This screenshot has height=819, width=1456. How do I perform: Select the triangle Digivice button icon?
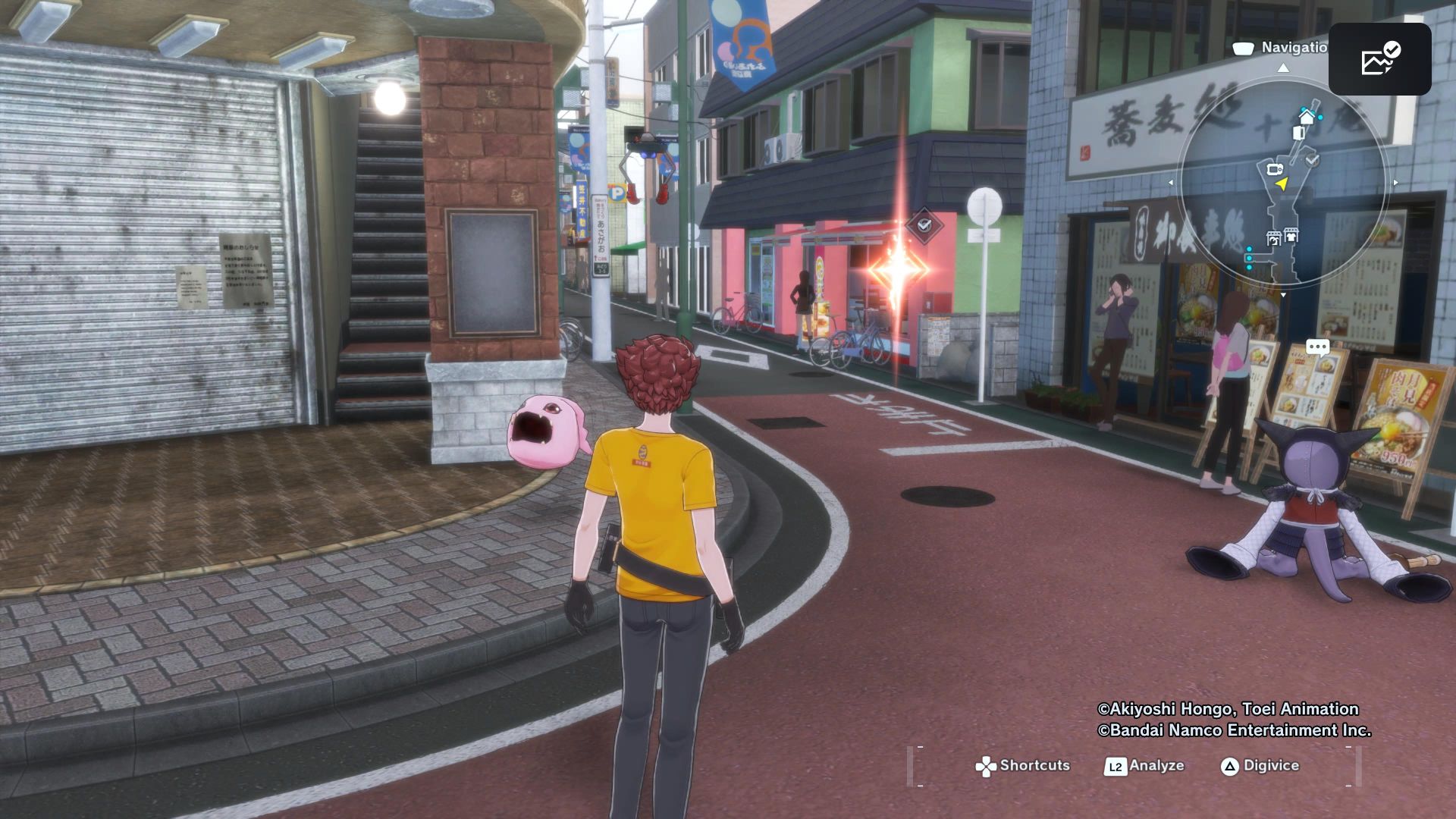tap(1230, 766)
